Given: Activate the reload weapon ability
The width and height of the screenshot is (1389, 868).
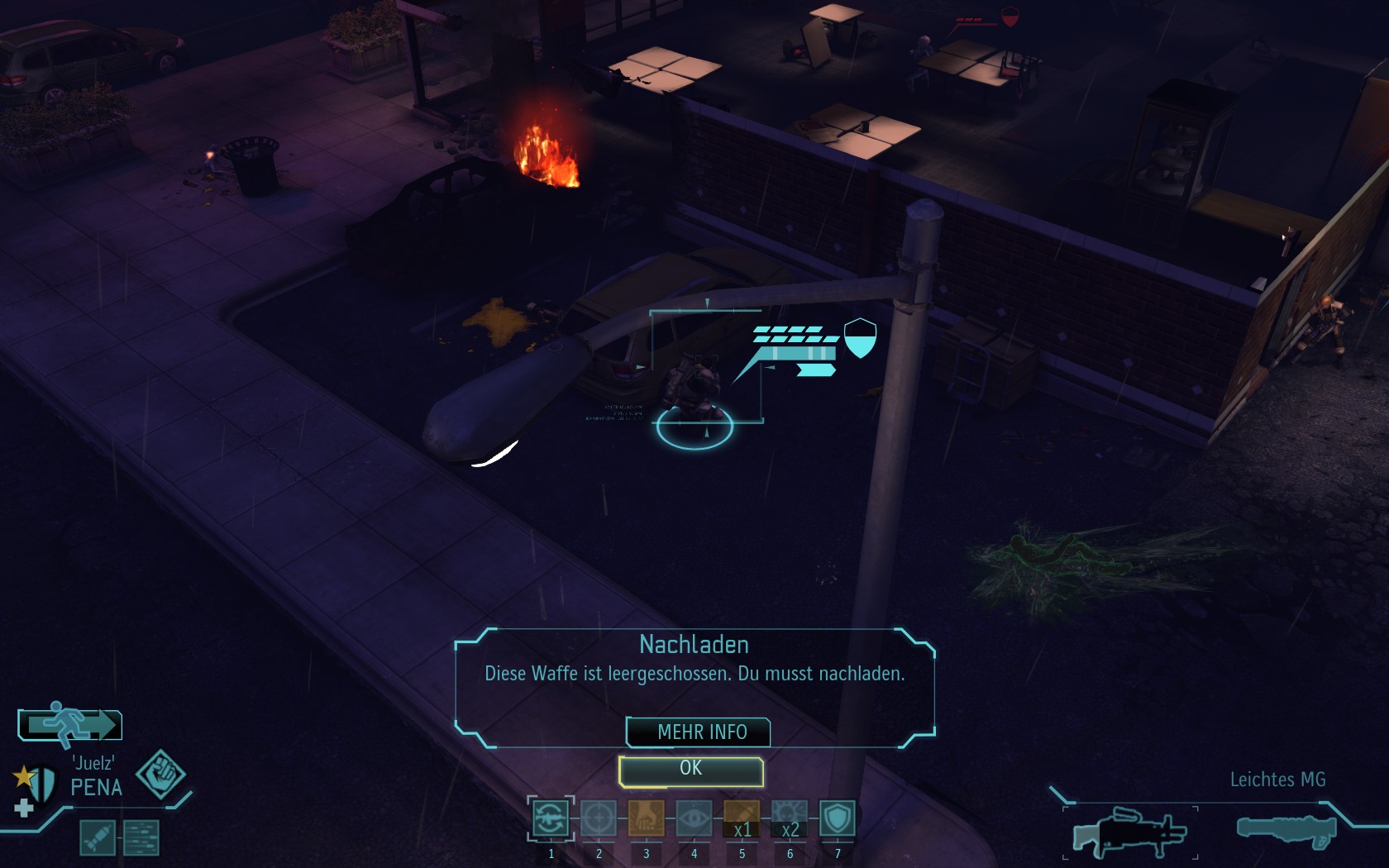Looking at the screenshot, I should point(551,818).
